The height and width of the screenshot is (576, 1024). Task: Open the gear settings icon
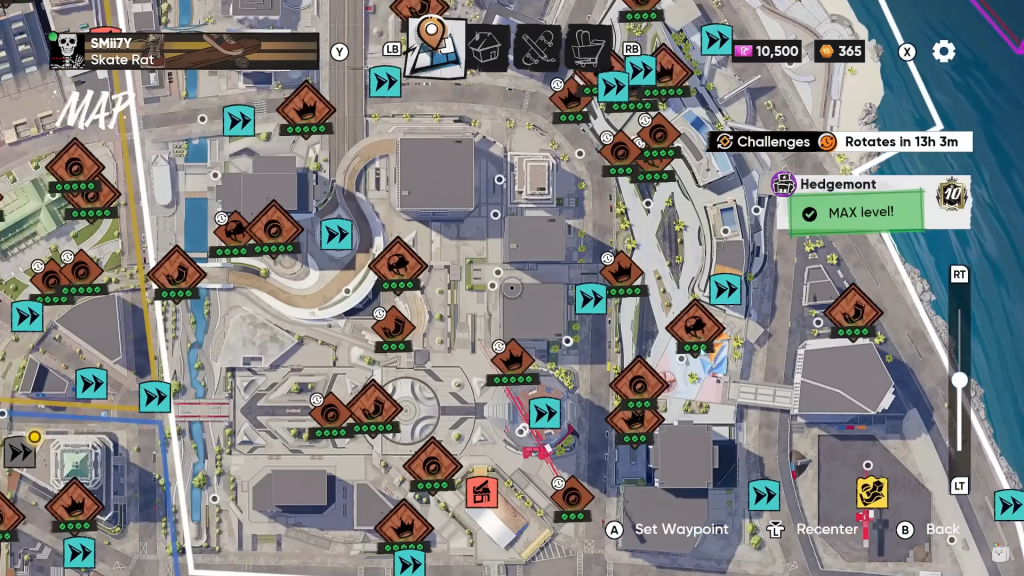943,52
